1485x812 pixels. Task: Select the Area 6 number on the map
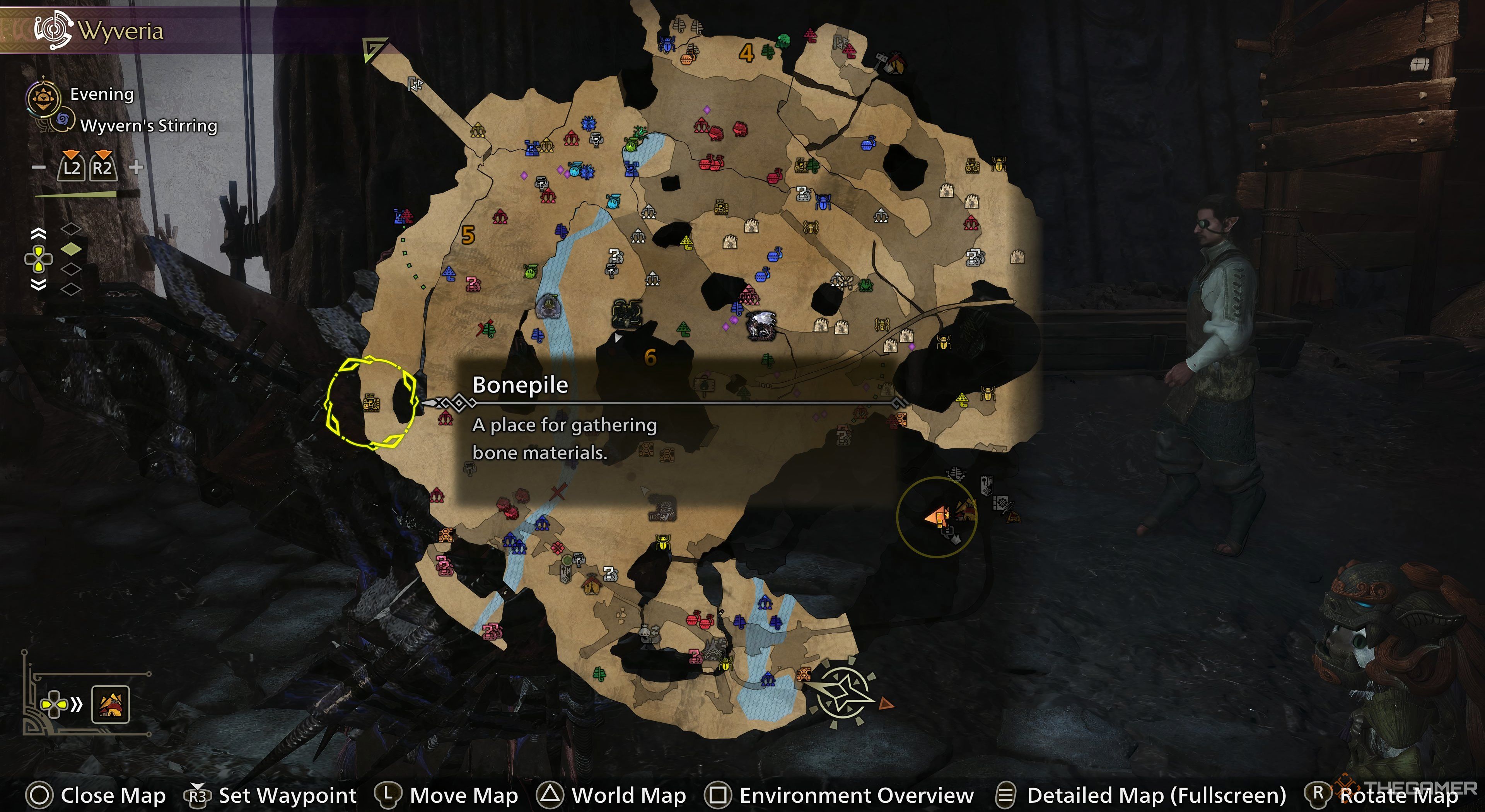650,358
